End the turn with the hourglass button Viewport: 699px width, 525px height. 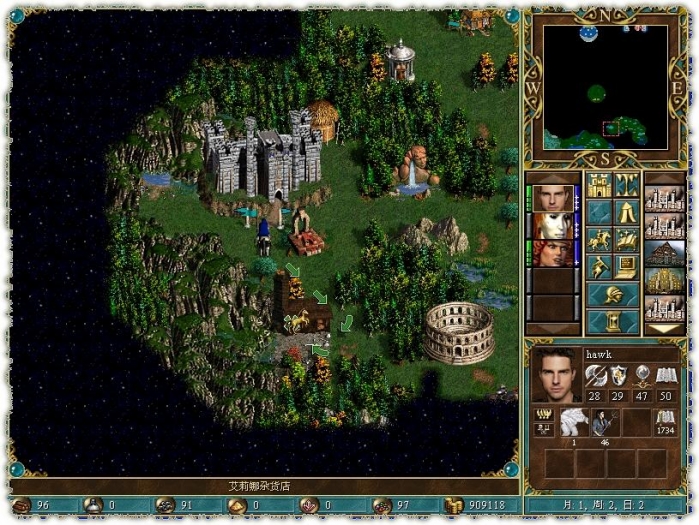click(613, 322)
